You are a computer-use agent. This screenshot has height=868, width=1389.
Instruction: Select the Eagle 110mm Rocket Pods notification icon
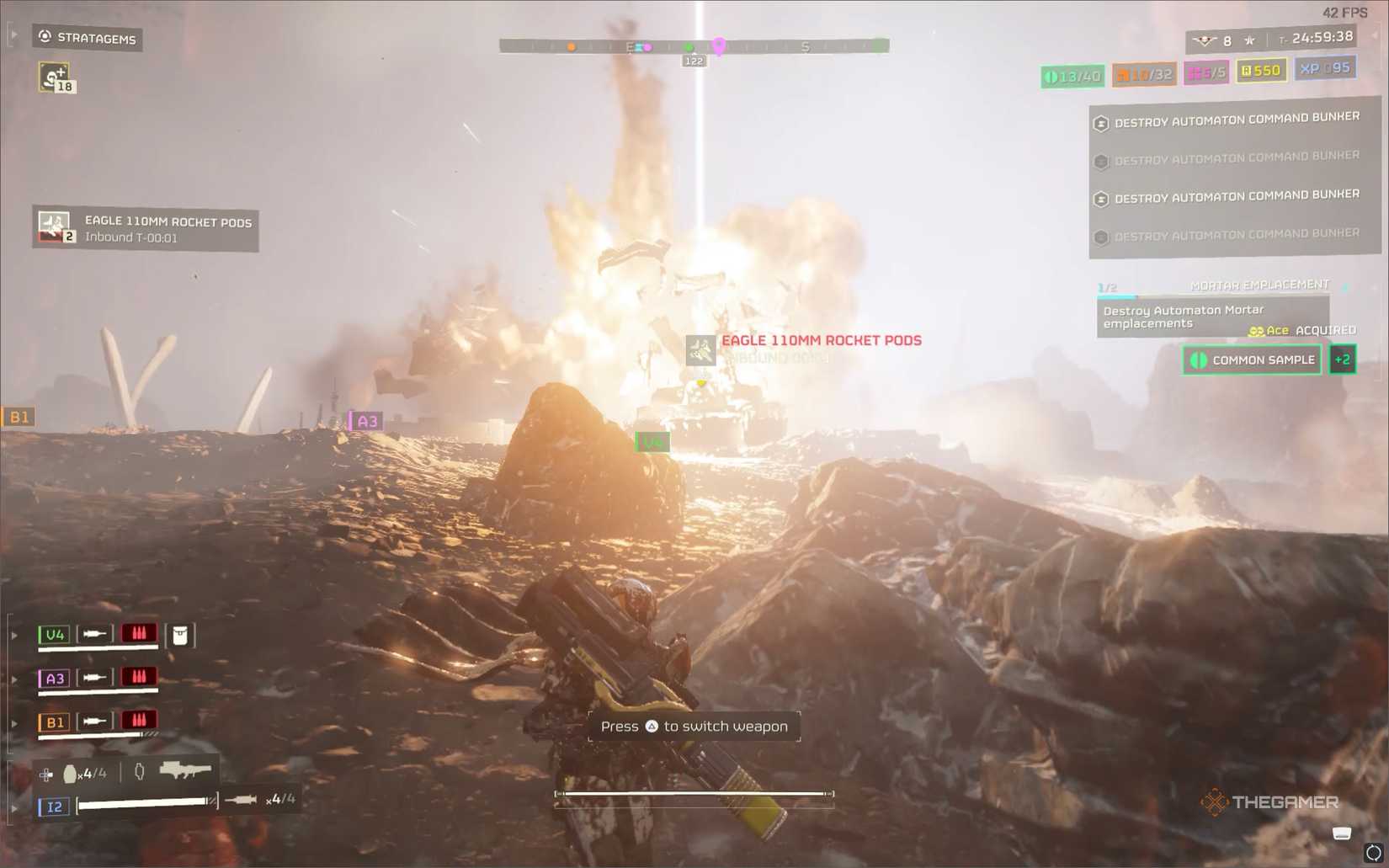tap(53, 226)
